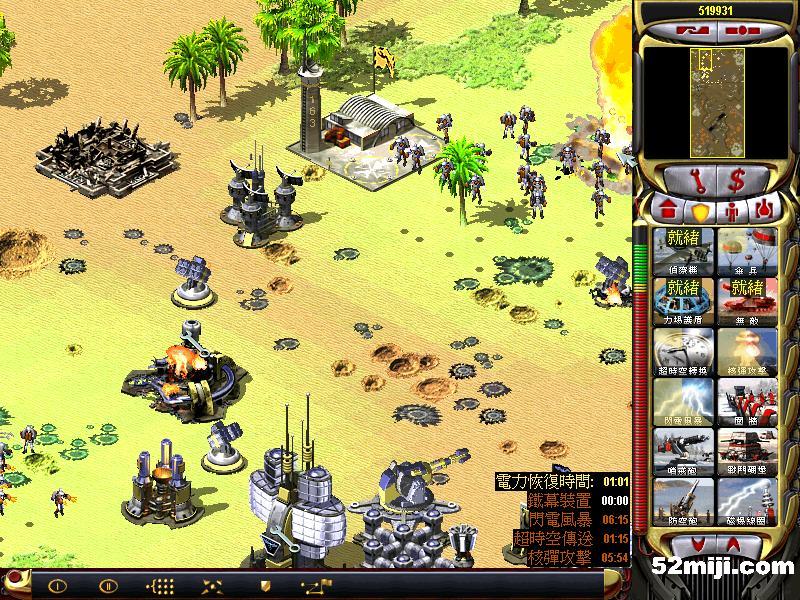
Task: Select the paratroopers support power
Action: (745, 250)
